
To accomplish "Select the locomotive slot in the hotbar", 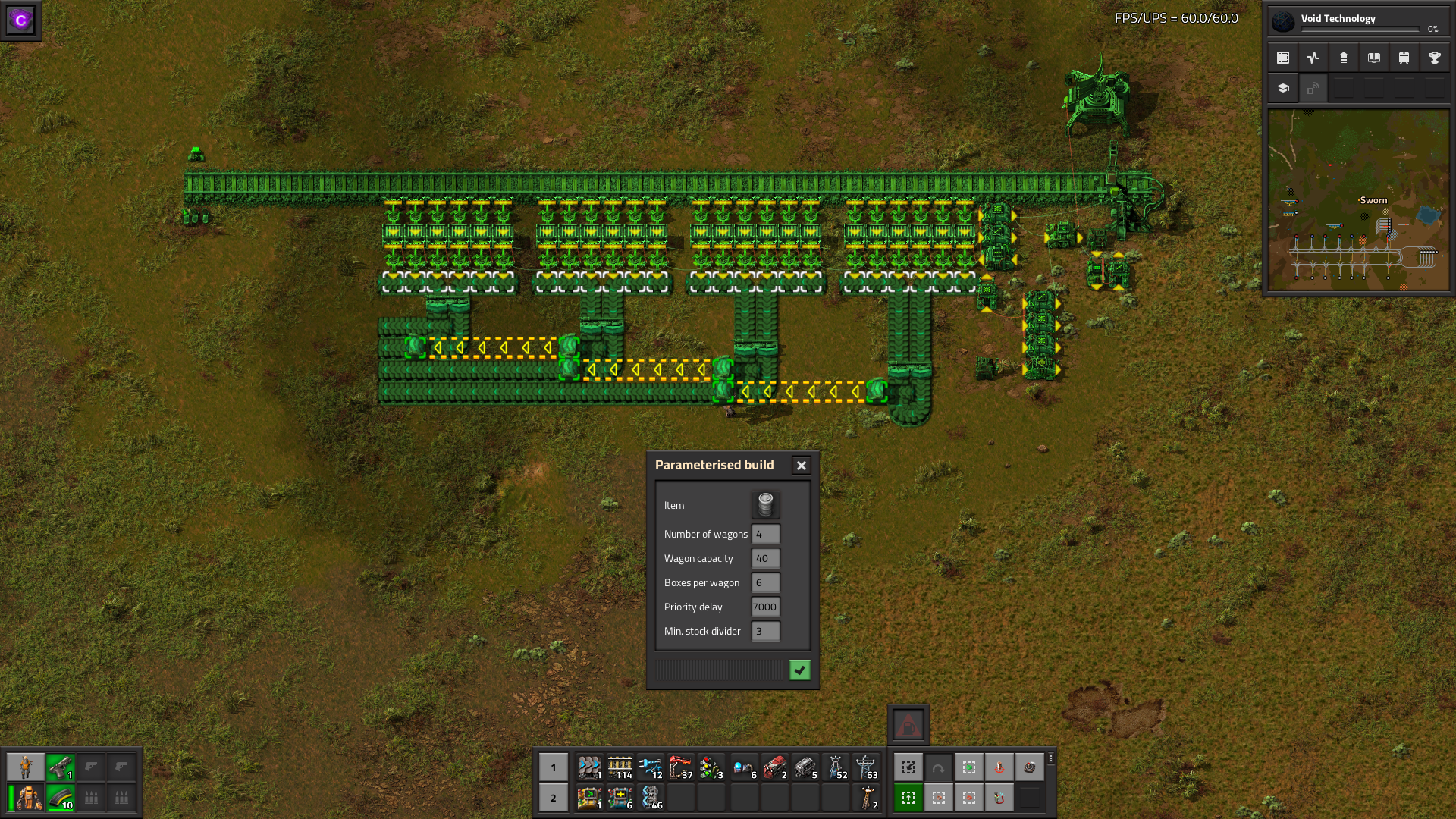I will coord(774,767).
